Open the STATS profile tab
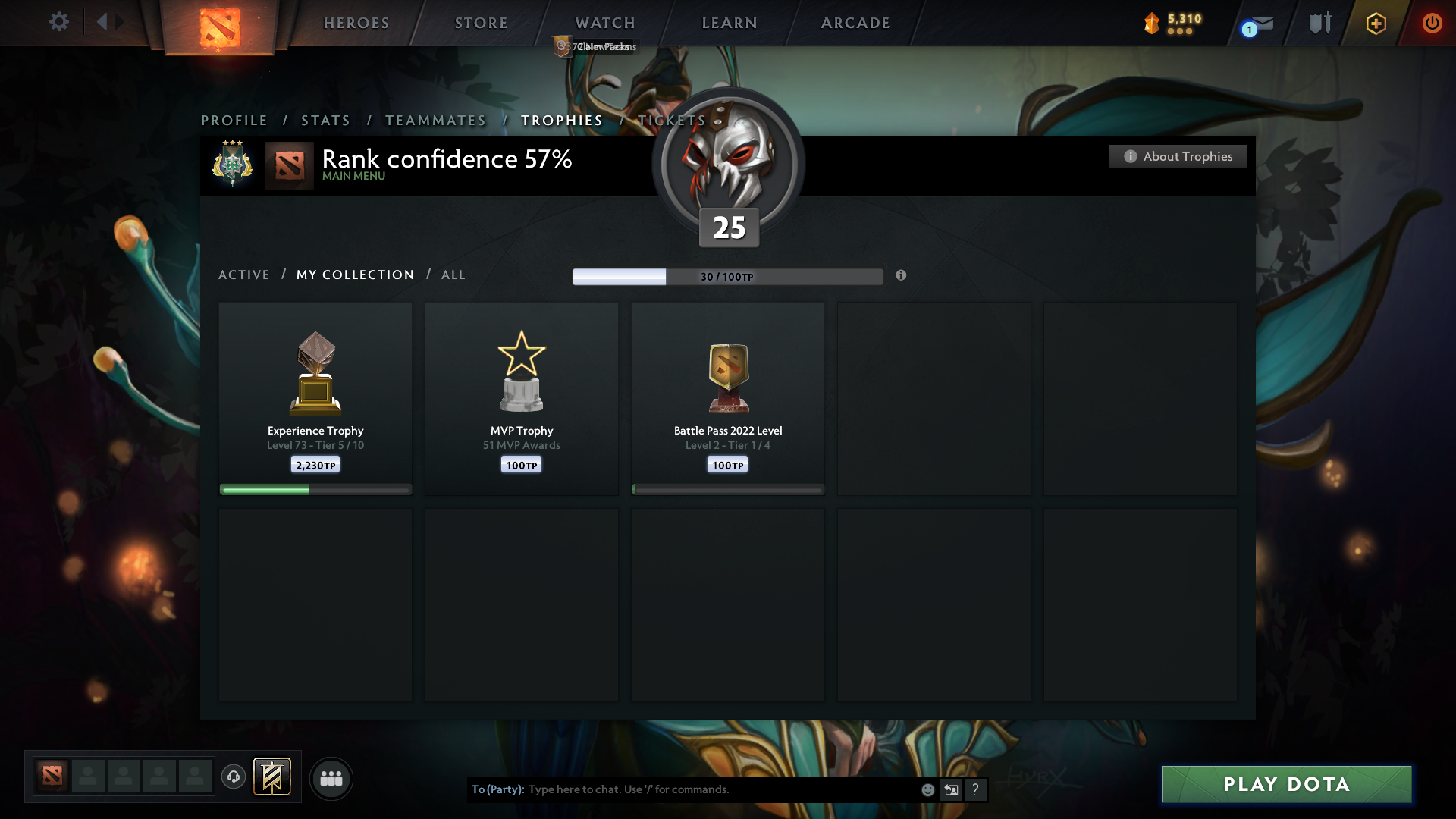Screen dimensions: 1456x819 (325, 120)
